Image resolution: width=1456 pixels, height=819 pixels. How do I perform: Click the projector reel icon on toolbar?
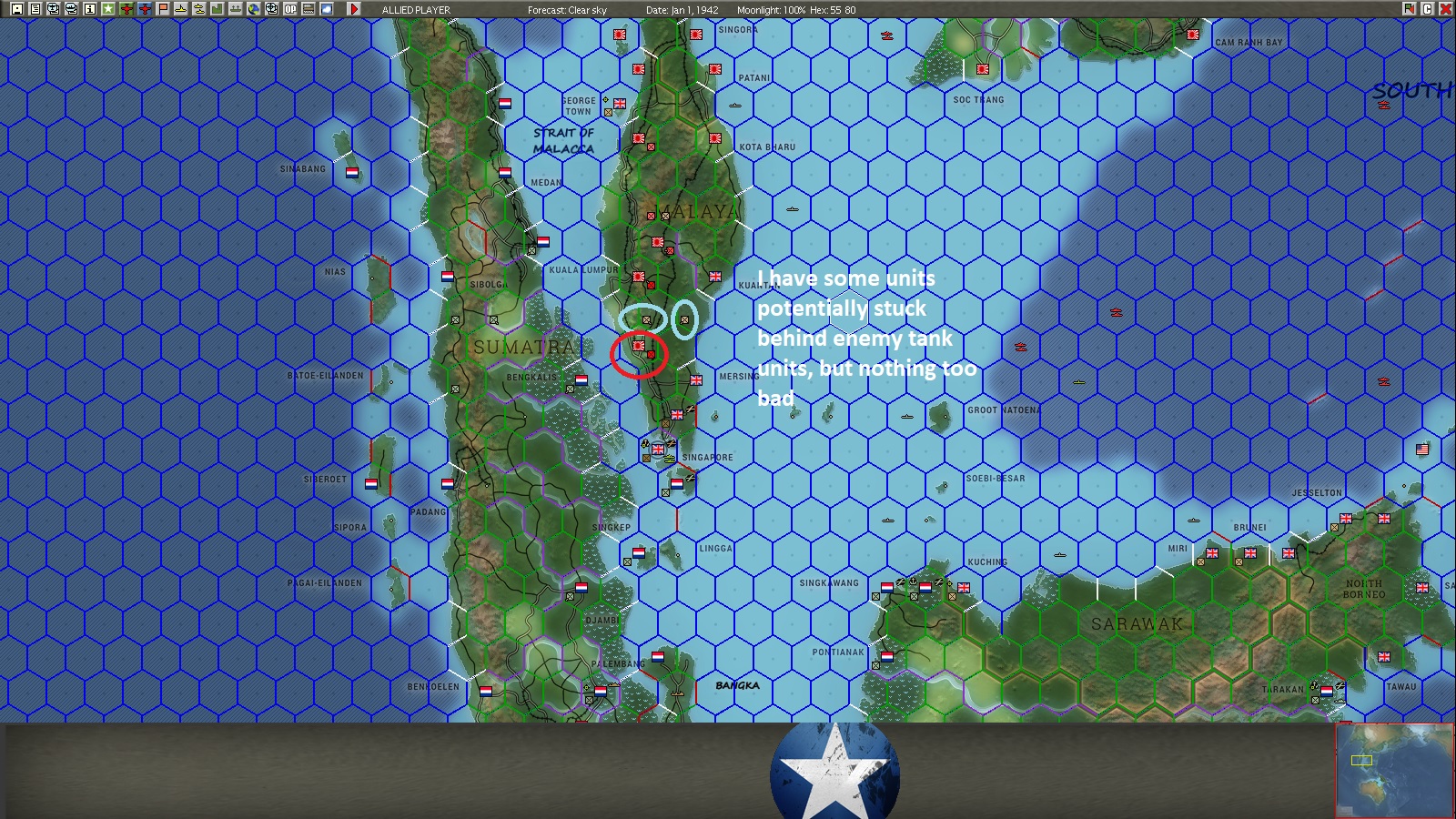[x=271, y=8]
